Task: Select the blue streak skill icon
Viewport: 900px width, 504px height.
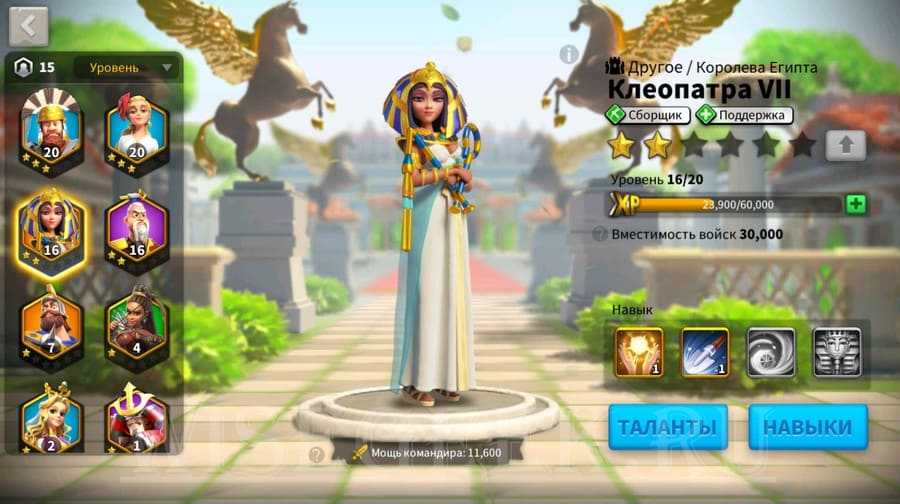Action: point(705,352)
